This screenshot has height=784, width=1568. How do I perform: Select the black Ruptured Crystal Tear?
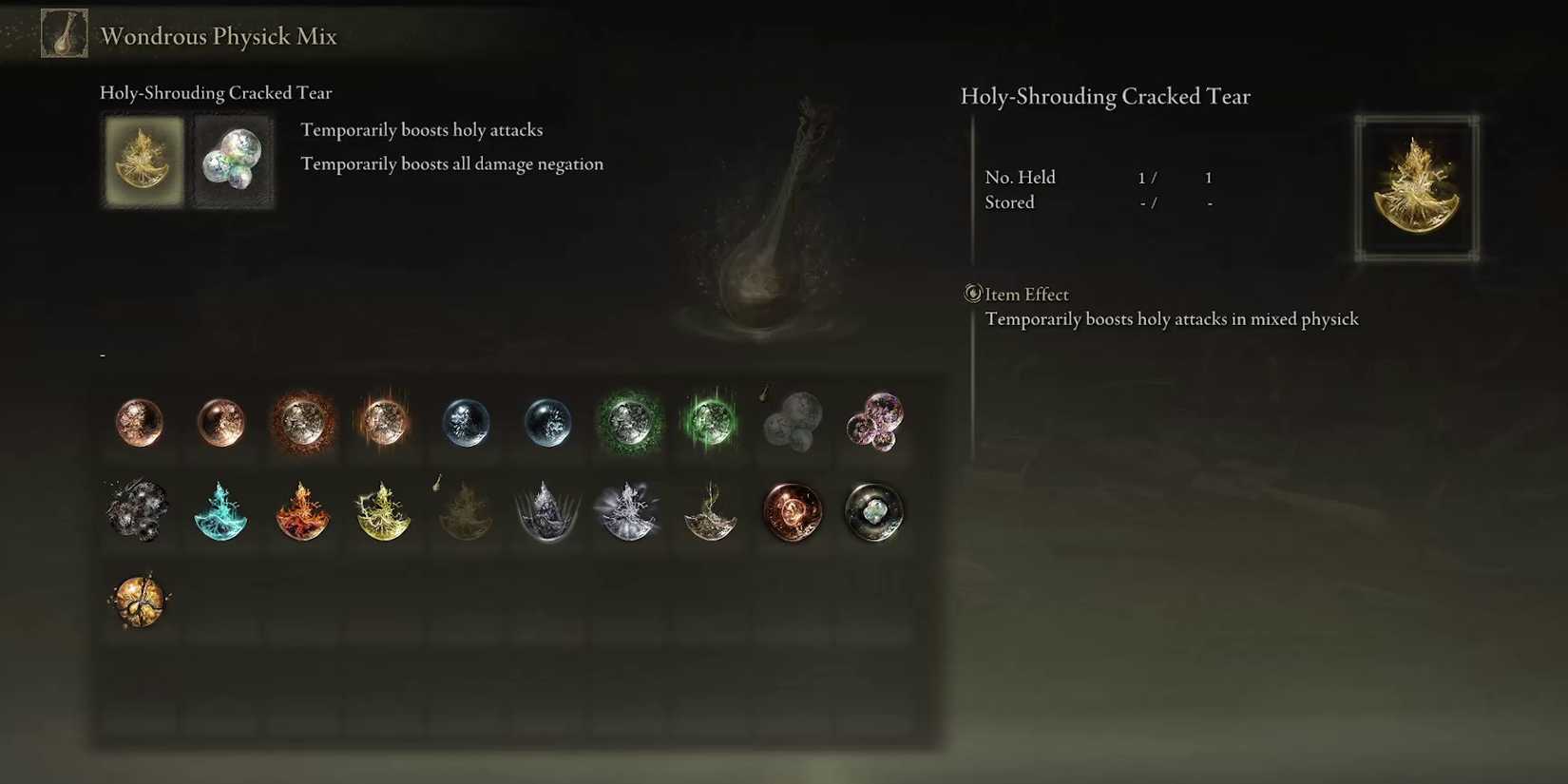(136, 513)
